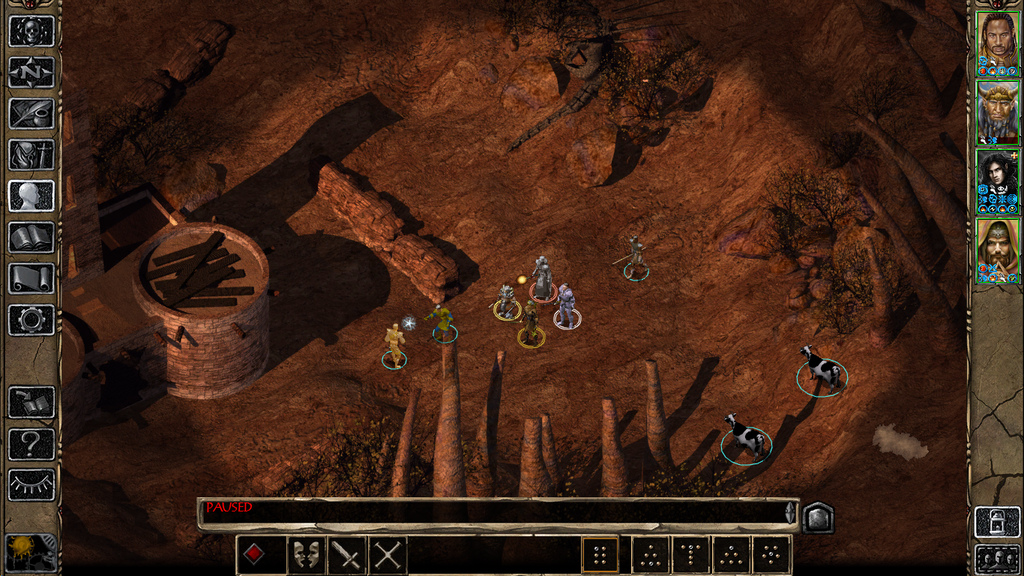Activate the sword attack action

pos(347,554)
